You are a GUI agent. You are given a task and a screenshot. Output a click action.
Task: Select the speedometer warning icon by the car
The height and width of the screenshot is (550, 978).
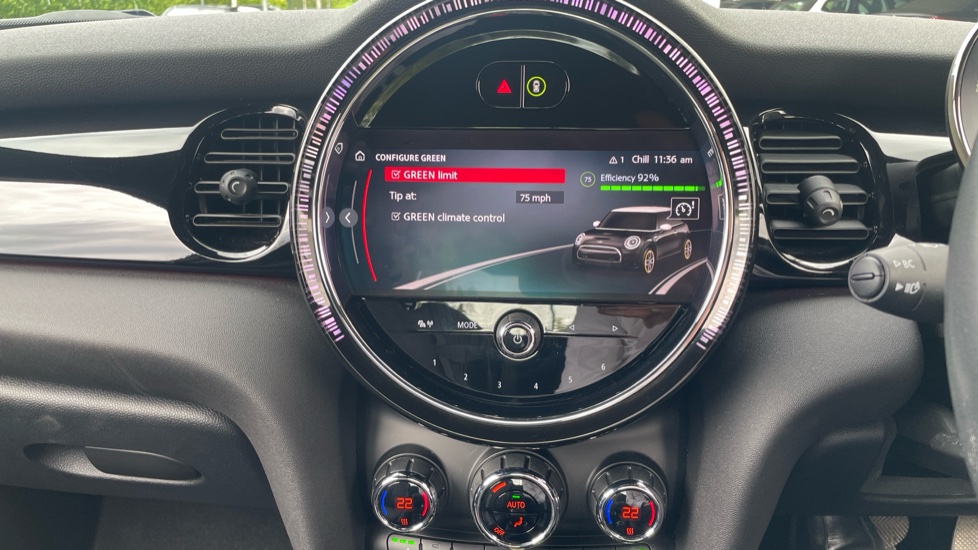click(684, 209)
